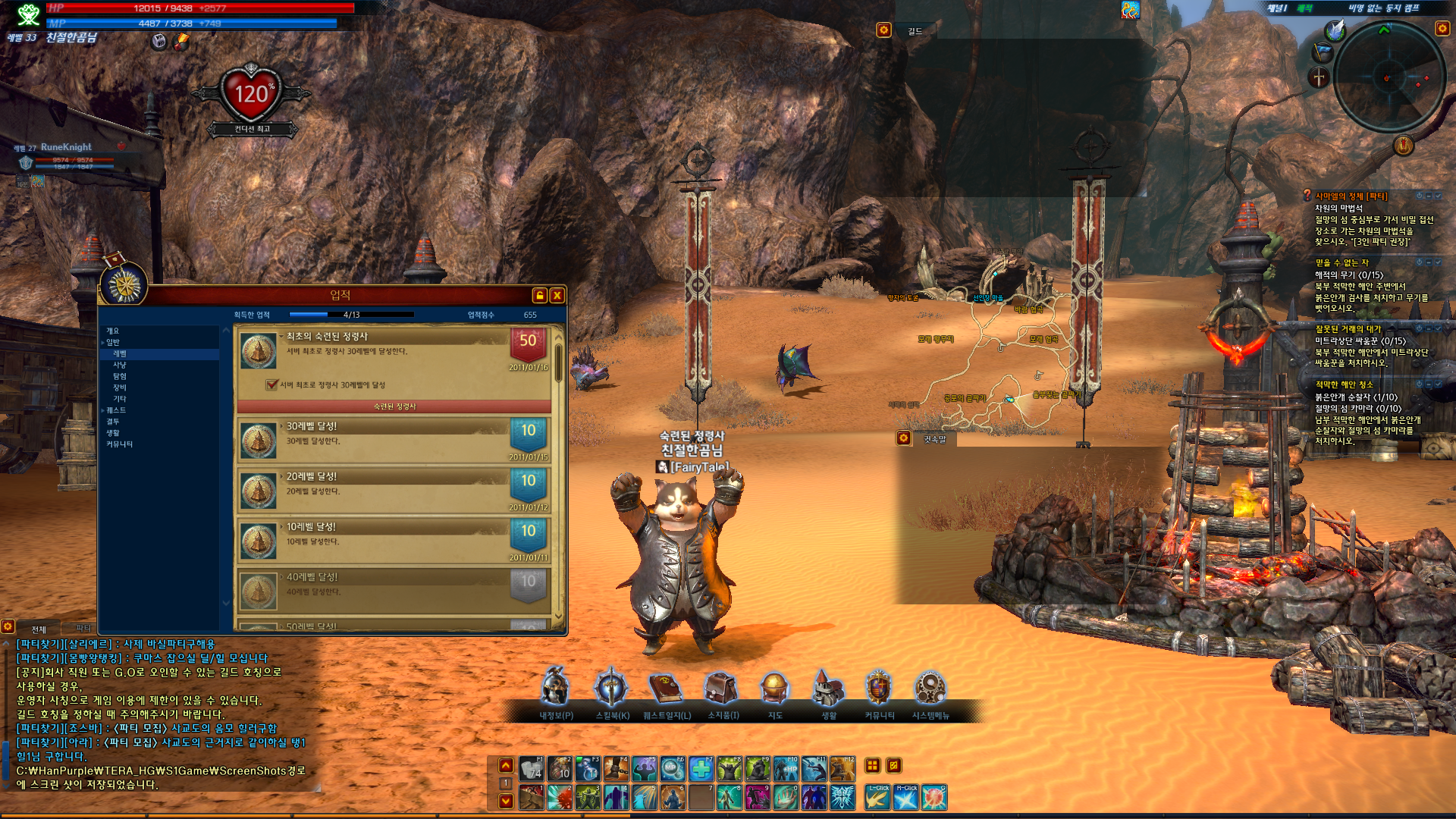The height and width of the screenshot is (819, 1456).
Task: Choose the 커뮤니티 achievement category
Action: [x=119, y=444]
